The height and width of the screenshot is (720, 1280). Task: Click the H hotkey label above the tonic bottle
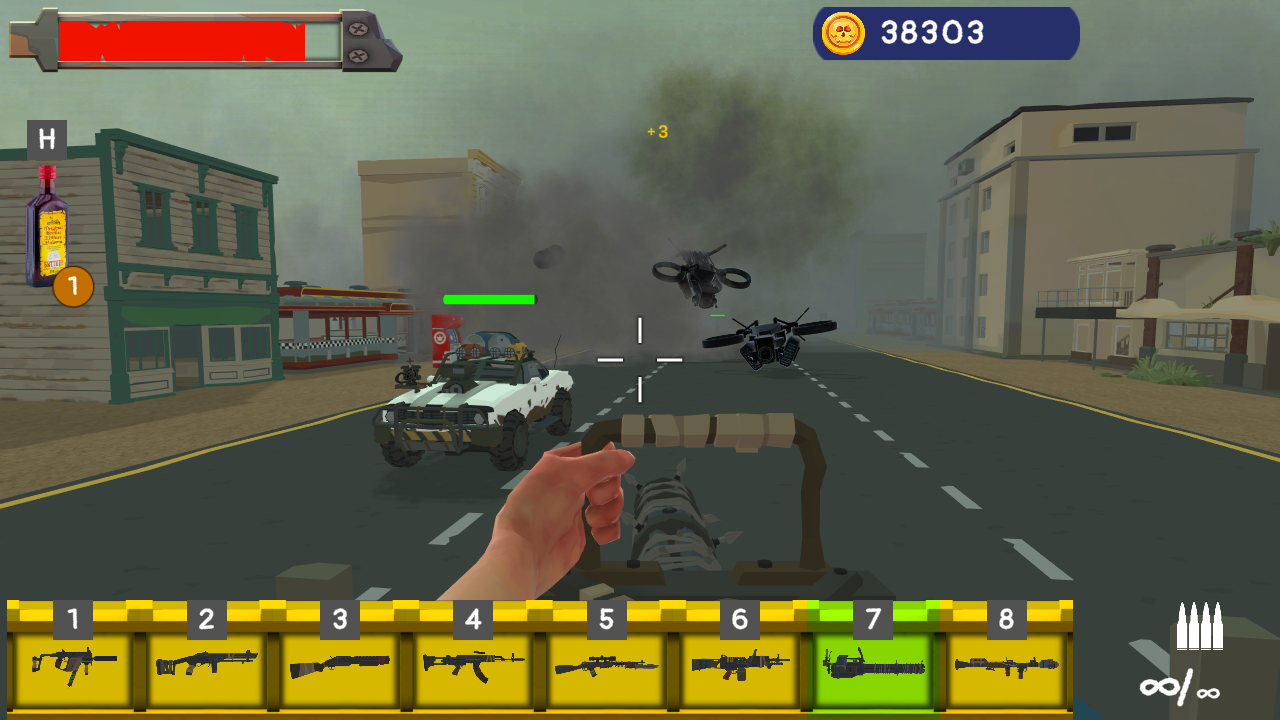[47, 138]
